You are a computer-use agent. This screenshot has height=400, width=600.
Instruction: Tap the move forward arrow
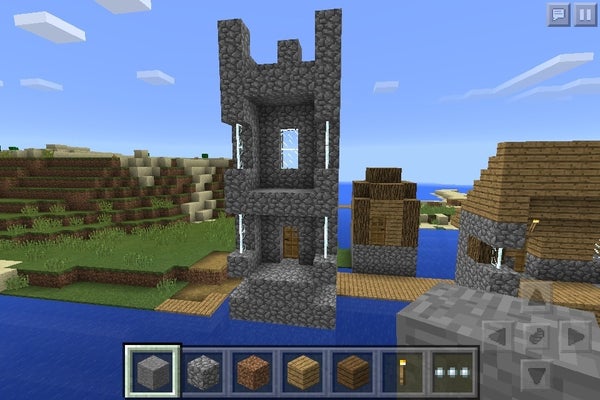click(537, 297)
